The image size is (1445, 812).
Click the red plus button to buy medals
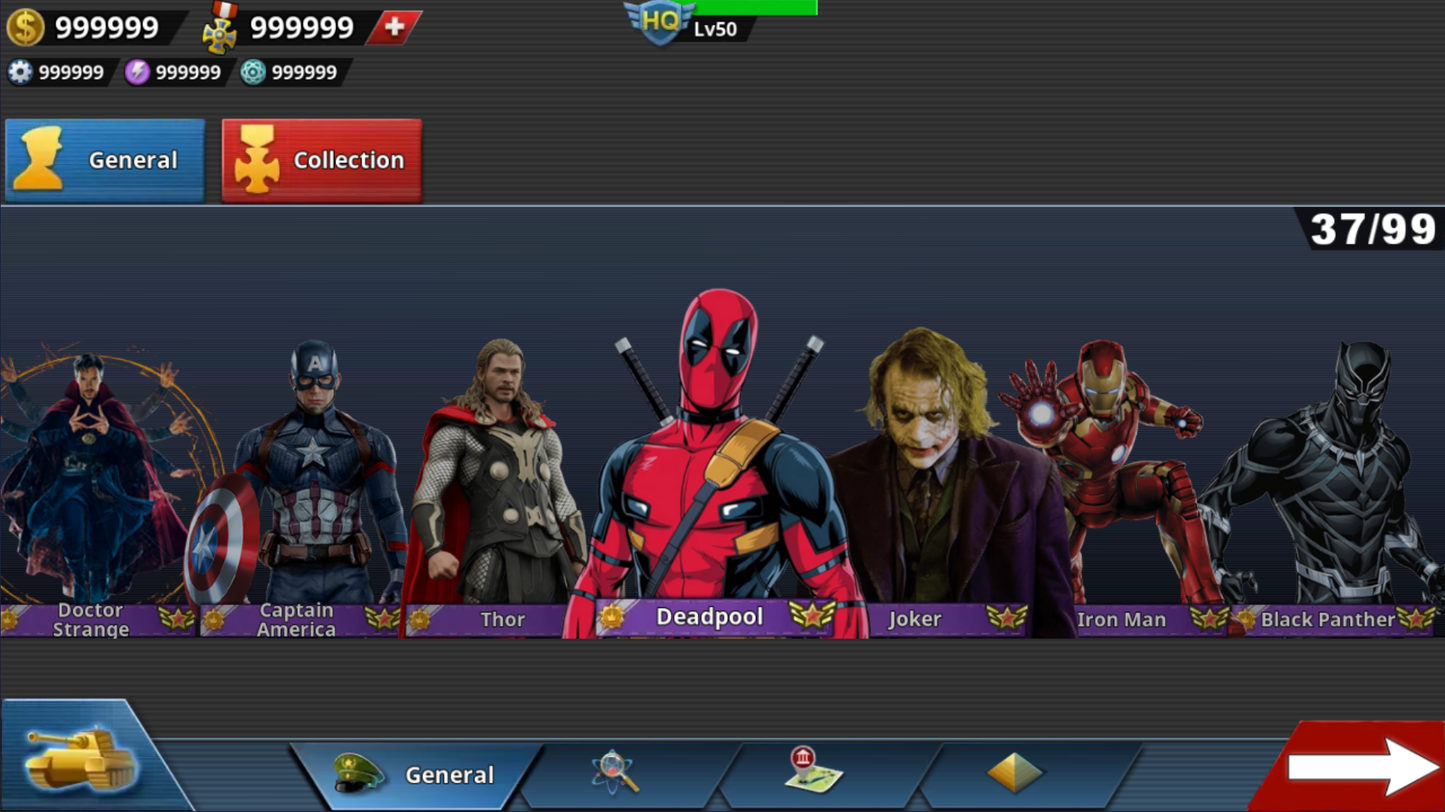click(395, 26)
